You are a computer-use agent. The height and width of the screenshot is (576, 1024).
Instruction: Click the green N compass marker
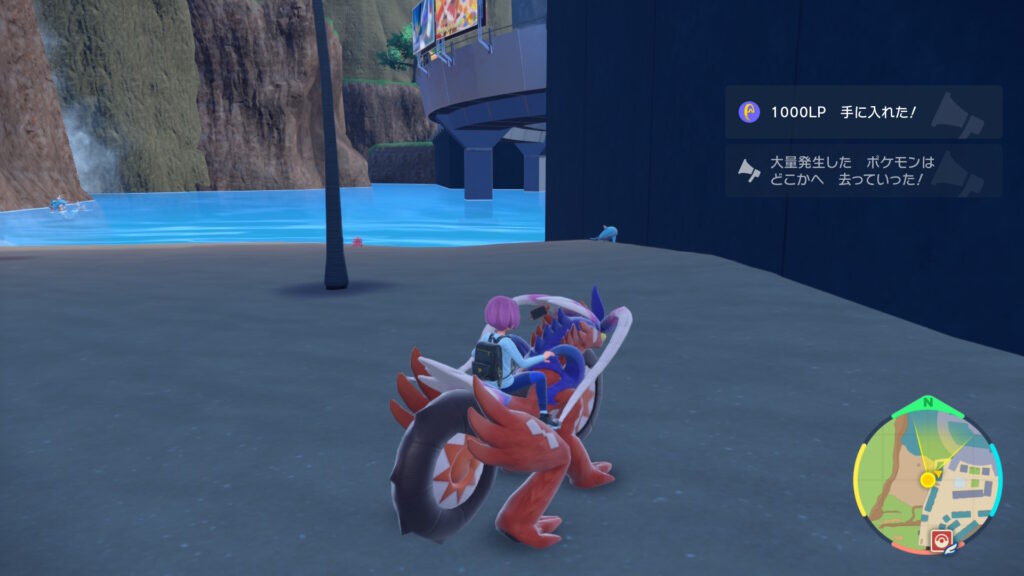click(926, 403)
